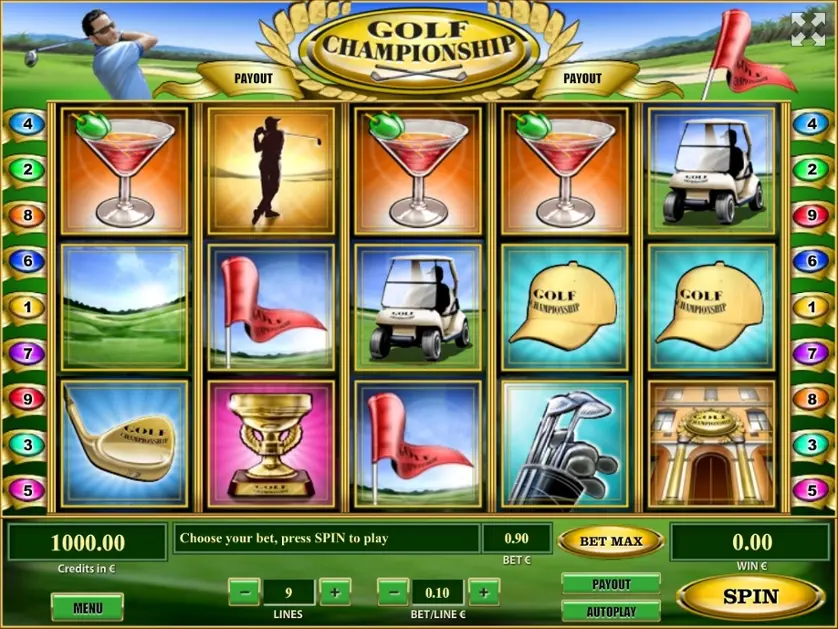Open the green PAYOUT button near AUTOPLAY
Screen dimensions: 838x629
click(x=611, y=584)
